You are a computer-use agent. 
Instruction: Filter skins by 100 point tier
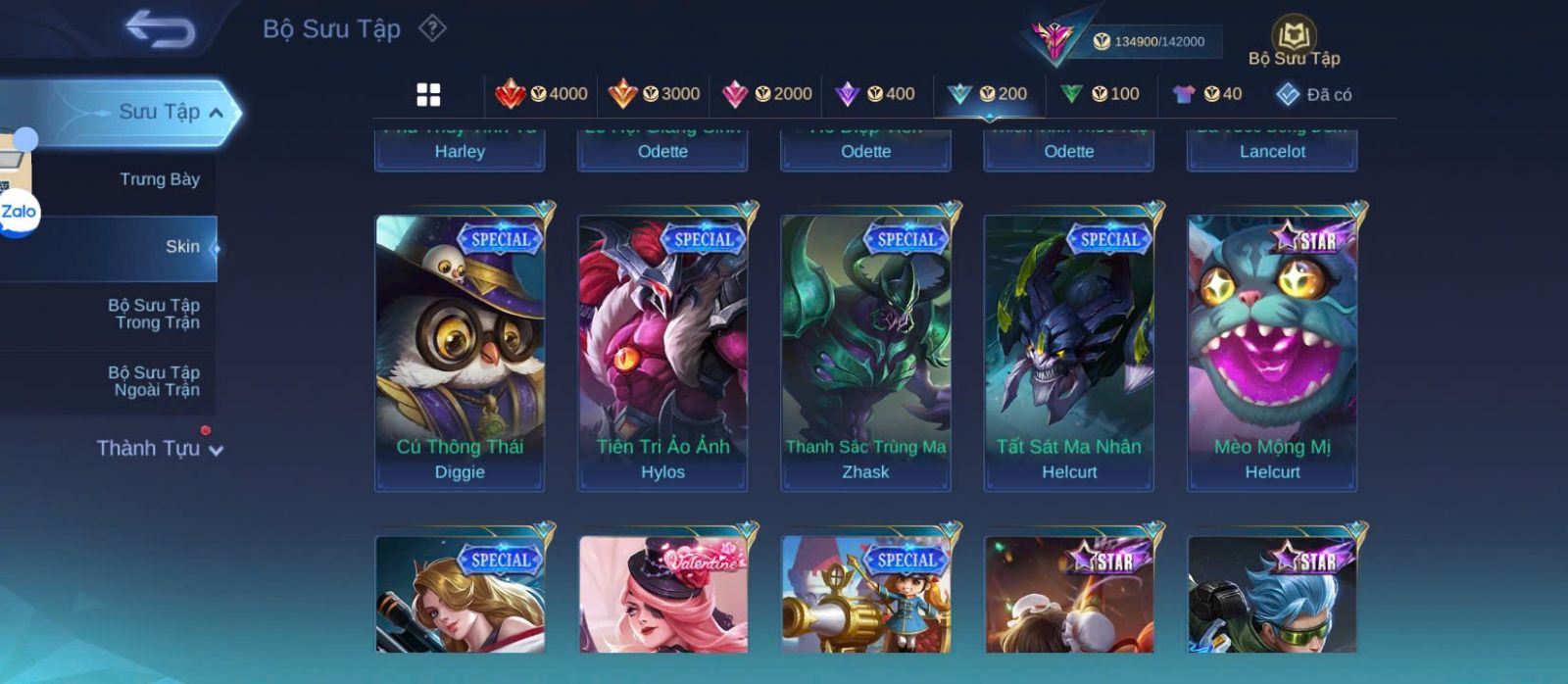pyautogui.click(x=1100, y=94)
